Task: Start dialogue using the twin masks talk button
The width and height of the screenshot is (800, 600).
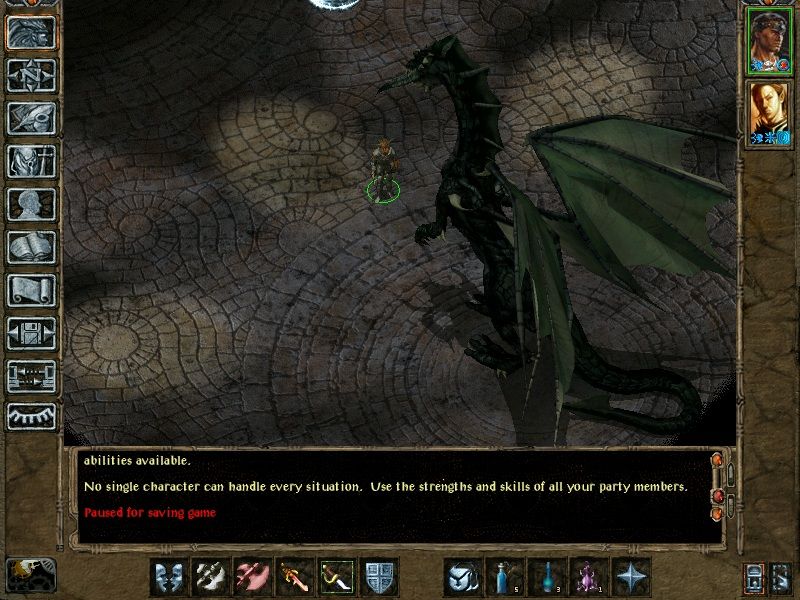Action: [x=169, y=577]
